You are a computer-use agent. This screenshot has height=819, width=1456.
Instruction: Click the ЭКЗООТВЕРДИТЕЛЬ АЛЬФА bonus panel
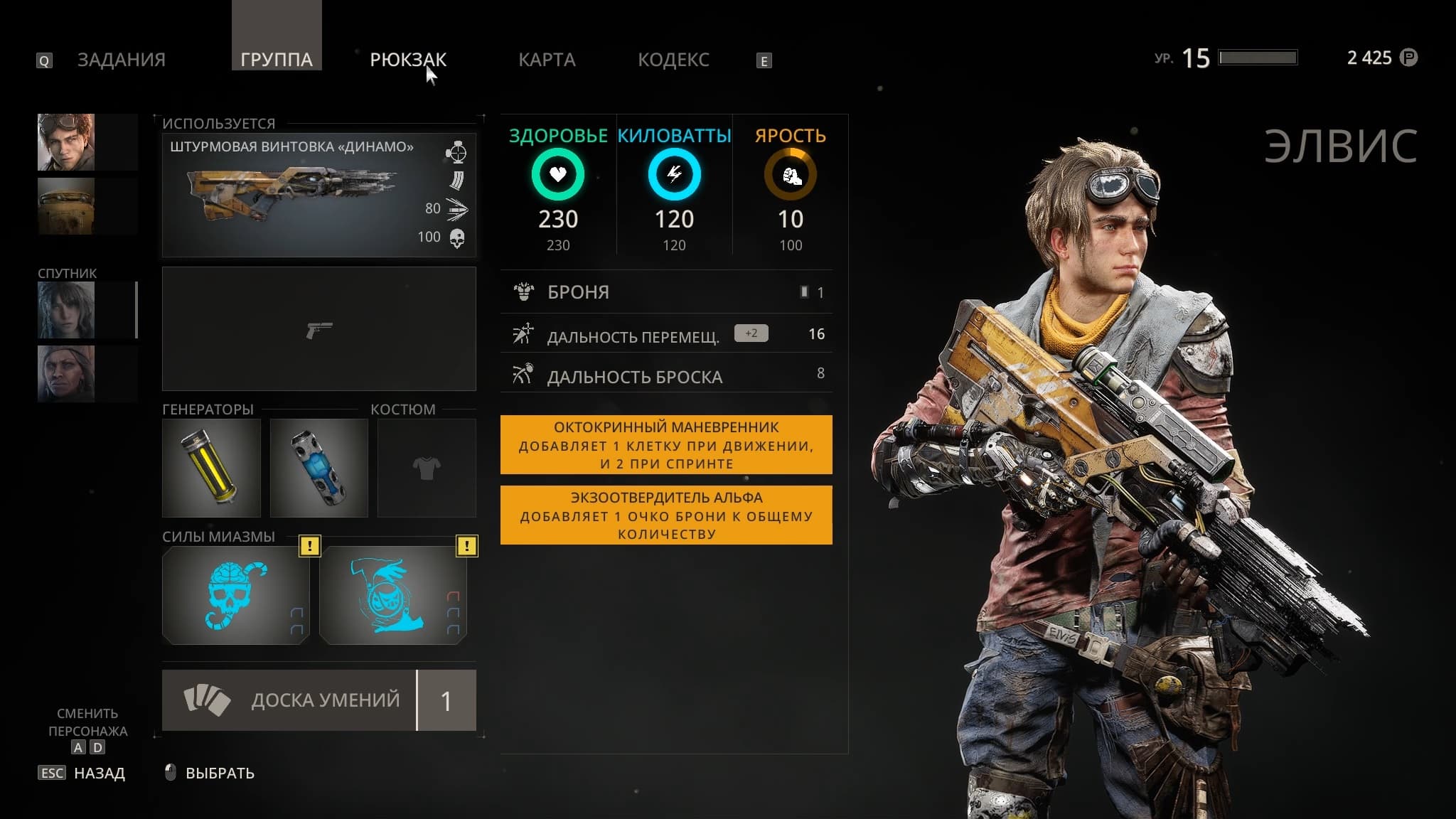pyautogui.click(x=666, y=515)
